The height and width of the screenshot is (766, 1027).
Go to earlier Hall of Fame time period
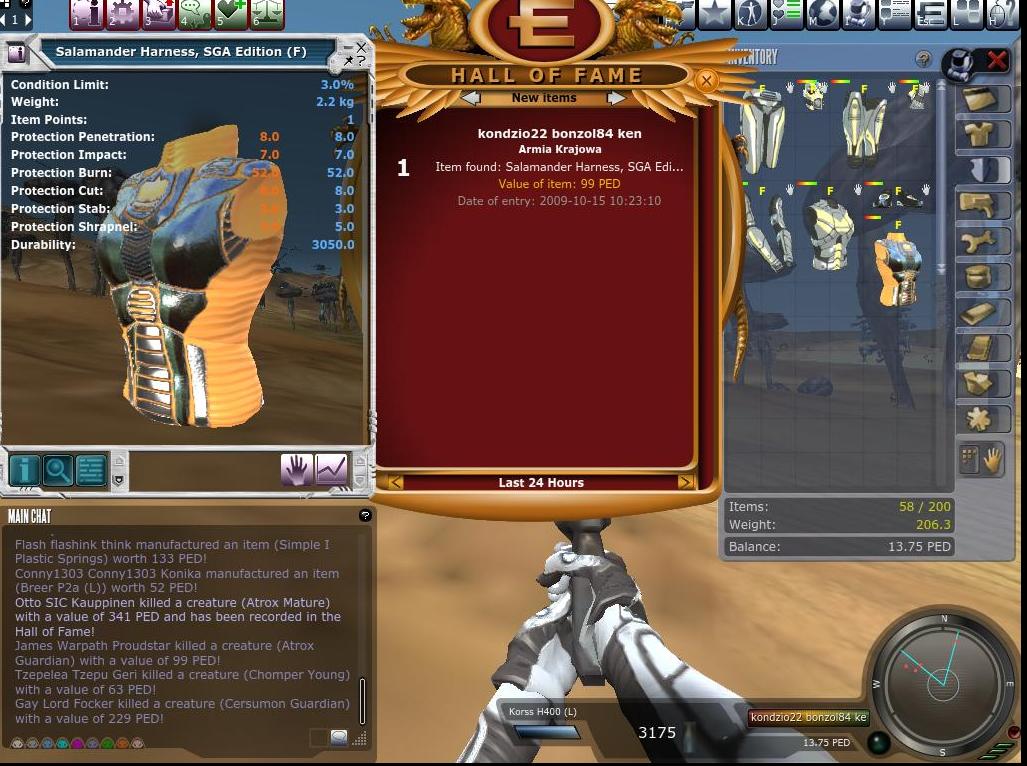click(396, 483)
